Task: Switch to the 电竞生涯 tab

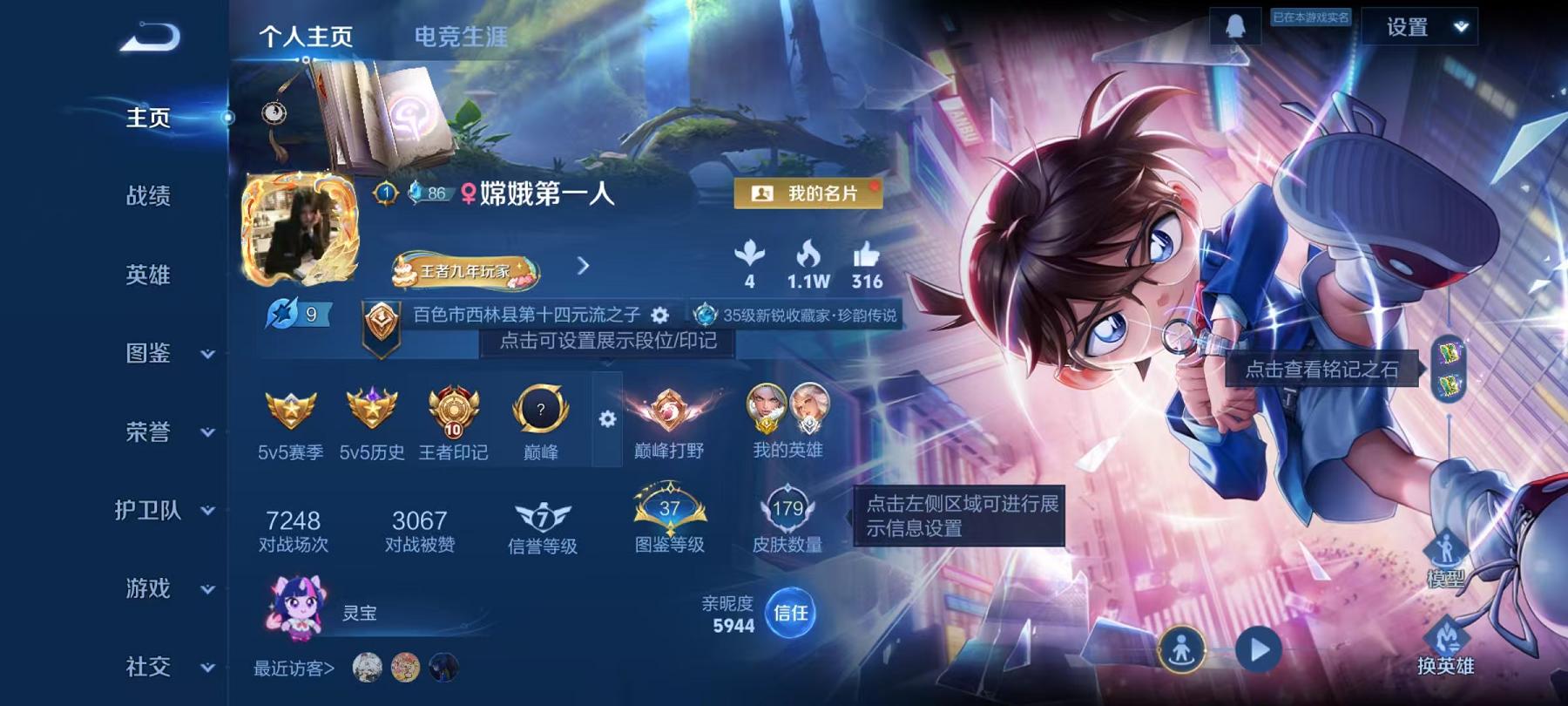Action: 462,37
